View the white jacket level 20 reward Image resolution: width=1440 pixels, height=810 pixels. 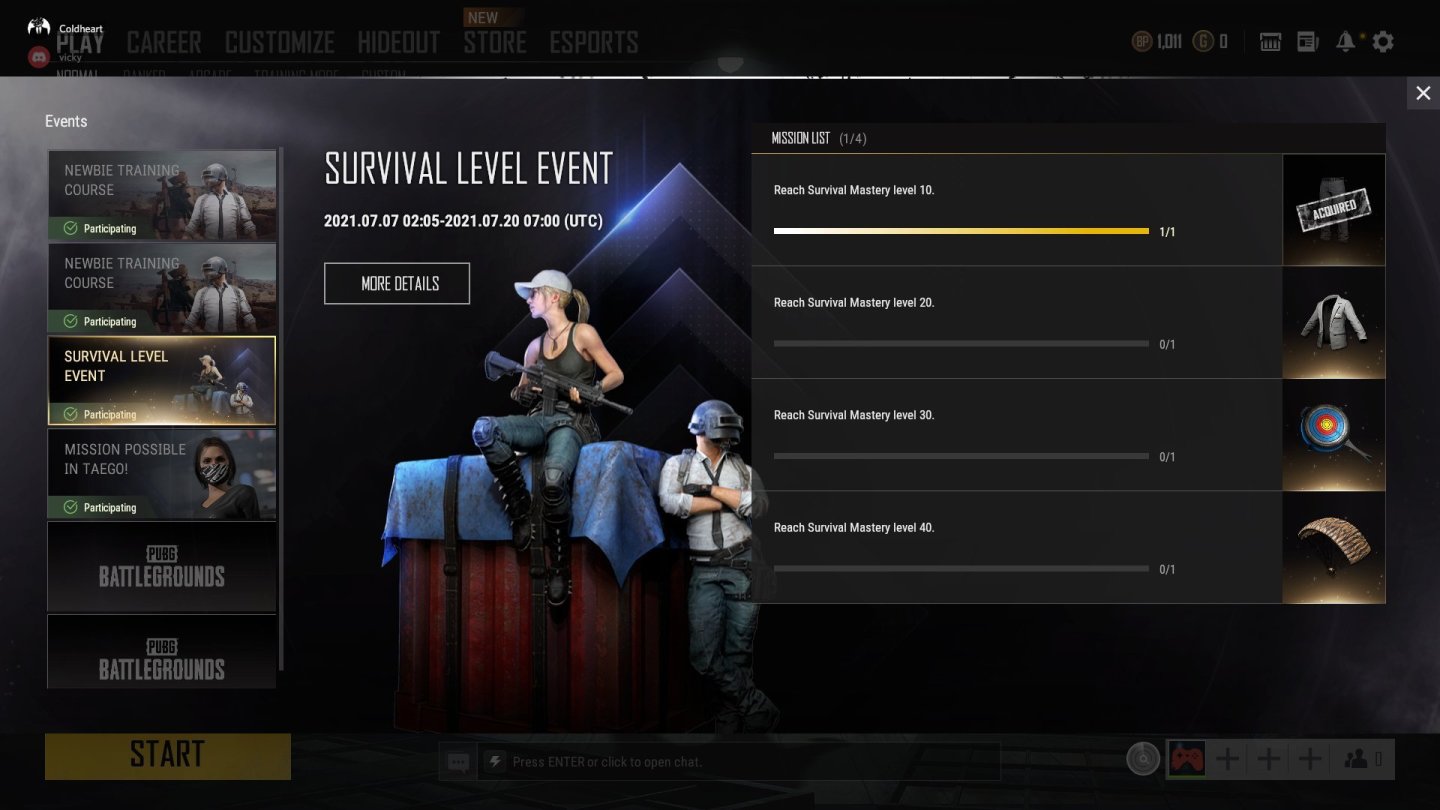tap(1334, 323)
